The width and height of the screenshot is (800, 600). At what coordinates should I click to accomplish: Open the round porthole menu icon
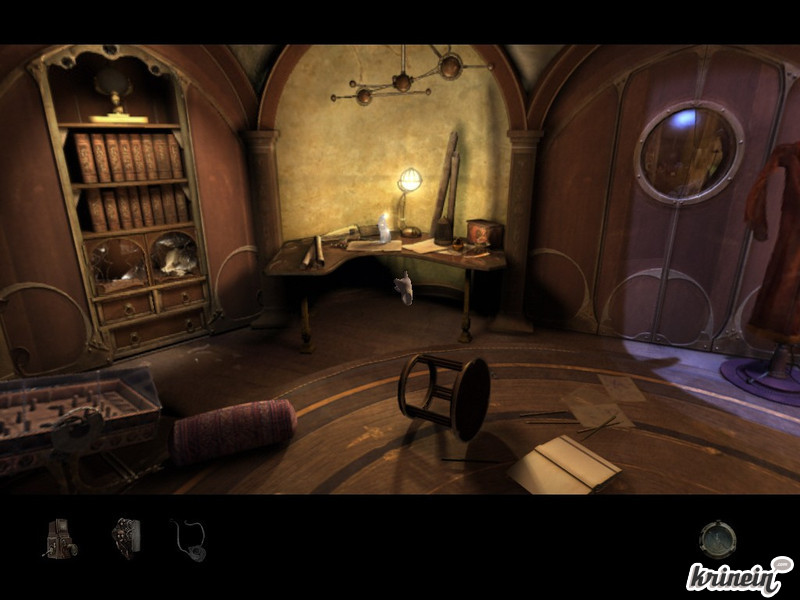point(717,540)
